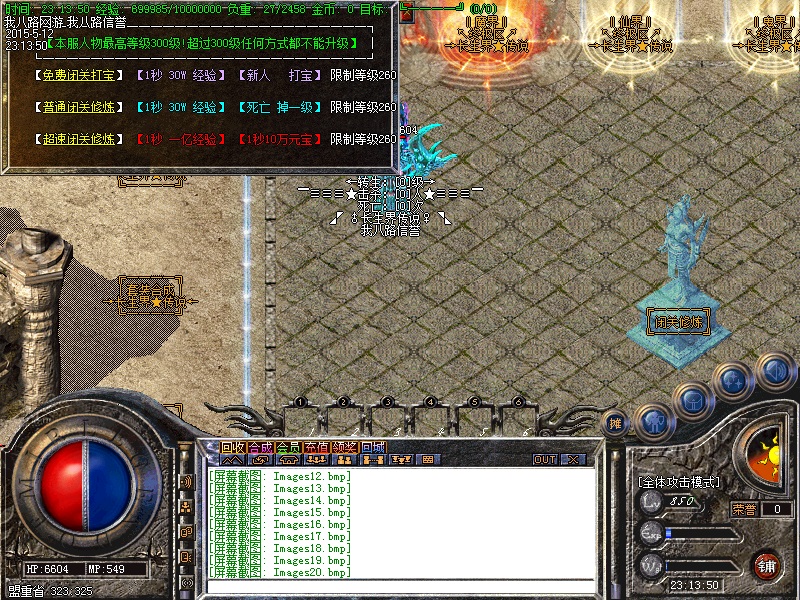Use the 回城 return-to-town button
Image resolution: width=800 pixels, height=600 pixels.
(x=372, y=447)
